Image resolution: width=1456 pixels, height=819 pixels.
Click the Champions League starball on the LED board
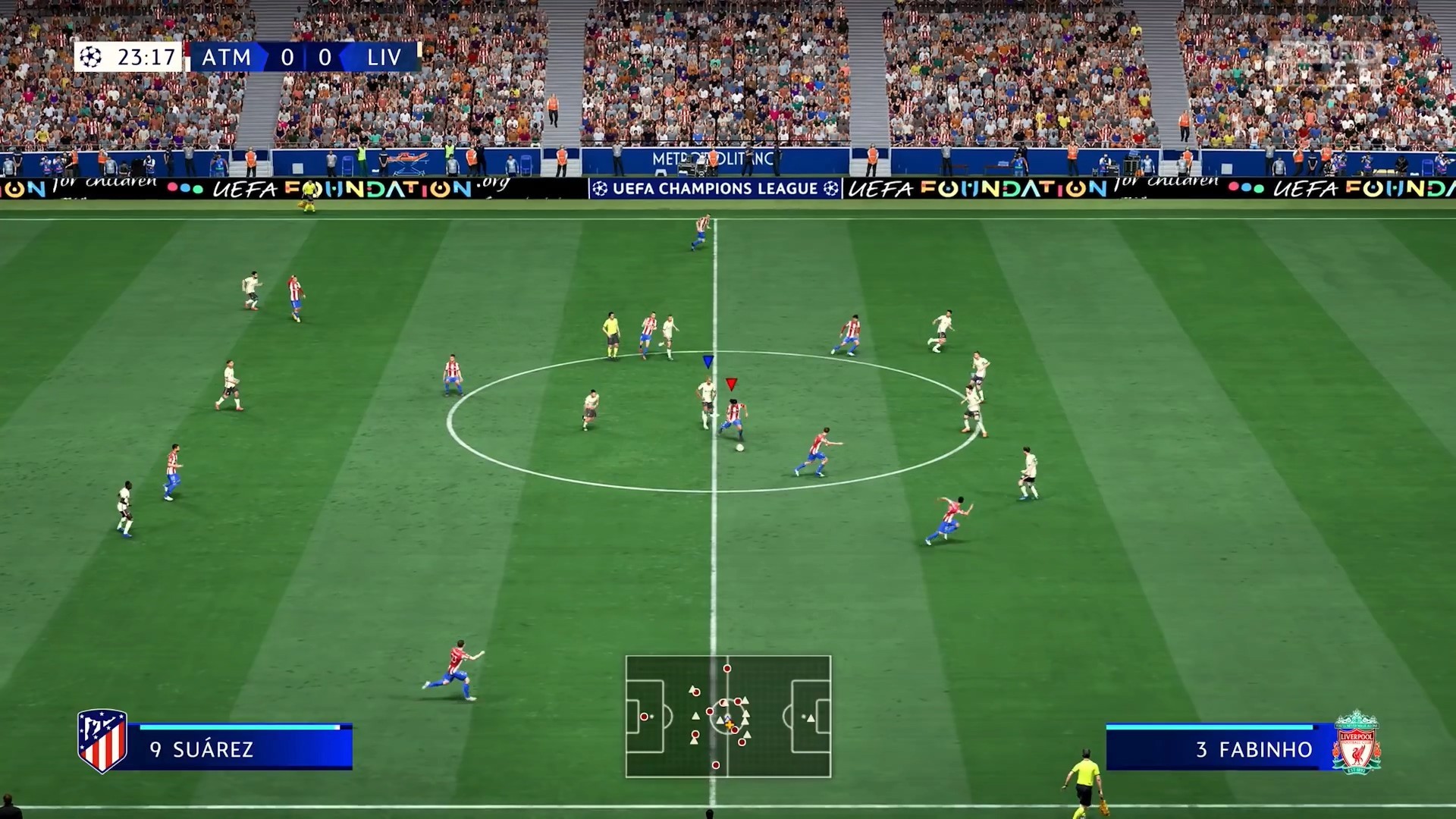click(x=598, y=186)
